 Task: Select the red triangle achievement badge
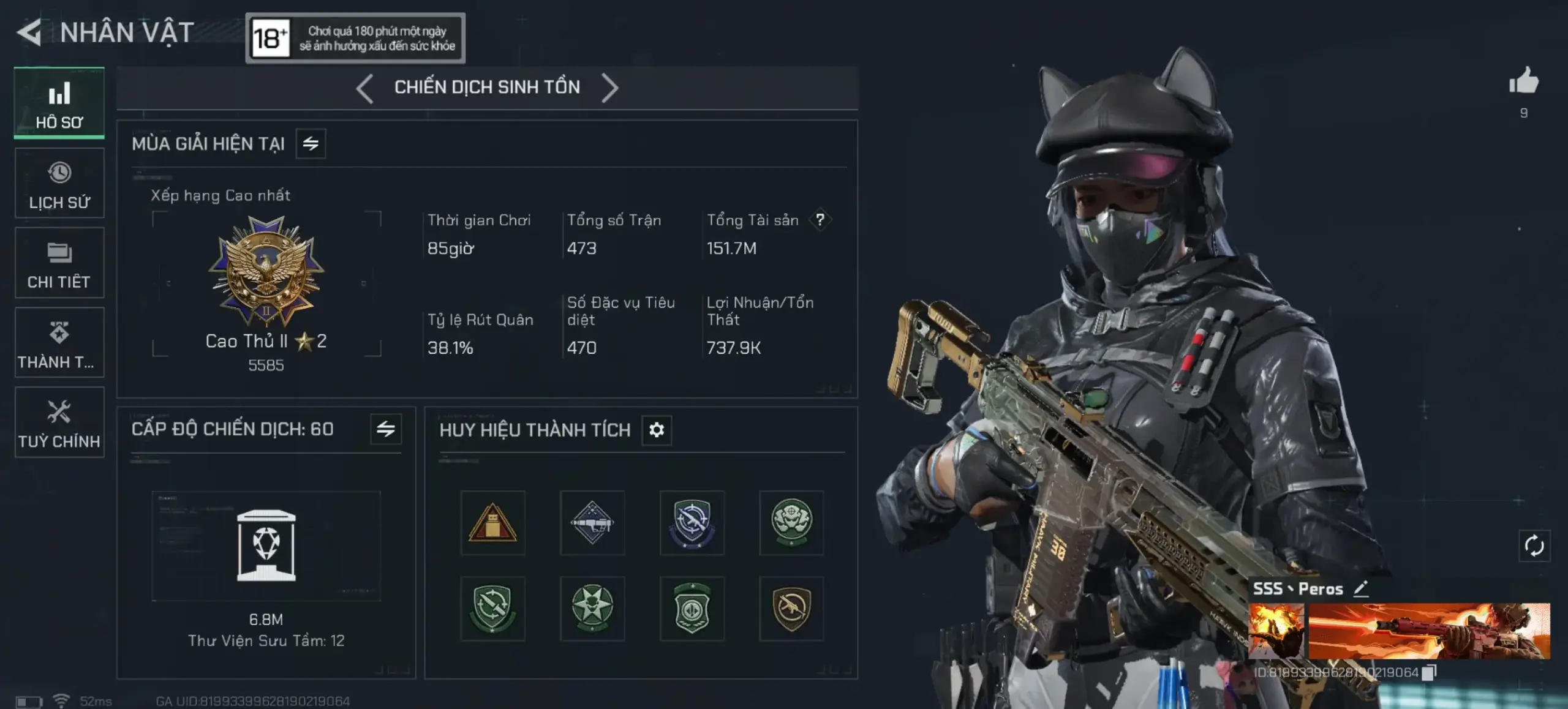pos(492,522)
